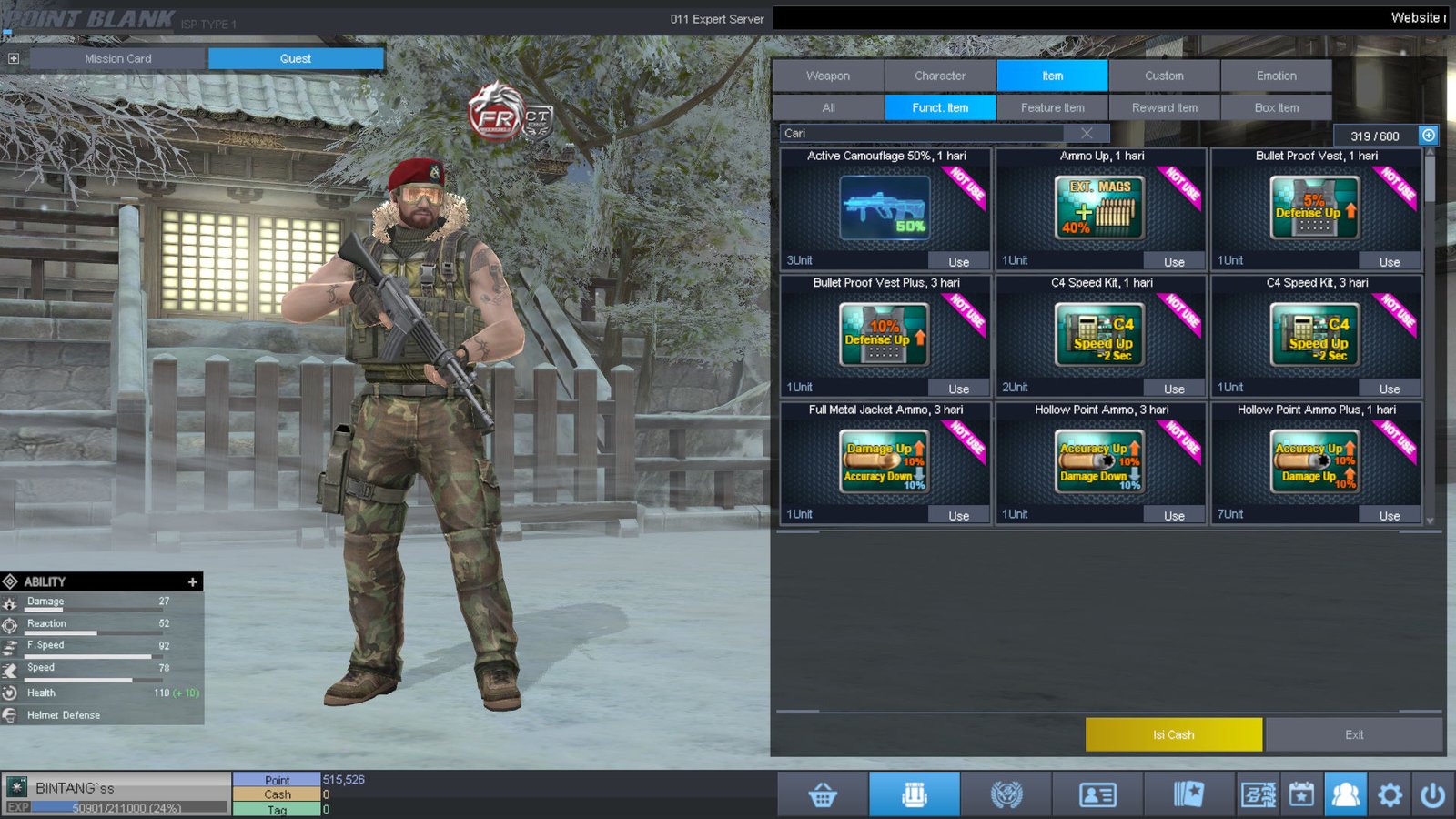Use the Hollow Point Ammo Plus item
The image size is (1456, 819).
1389,516
